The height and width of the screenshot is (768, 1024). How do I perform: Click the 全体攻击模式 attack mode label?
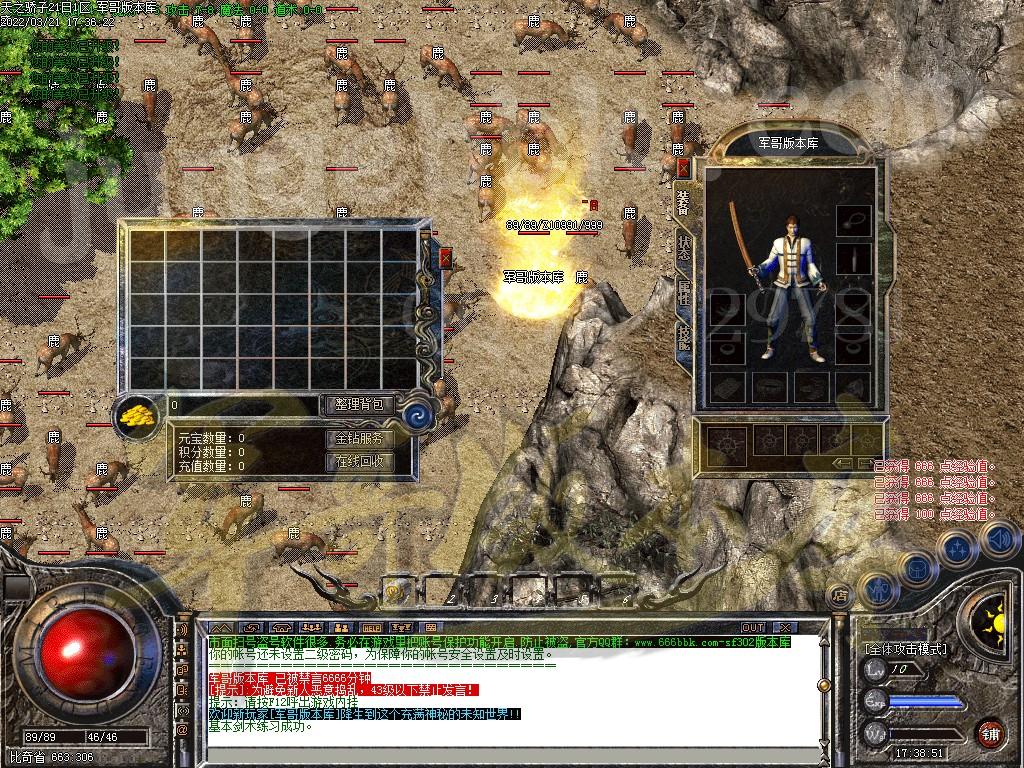[x=906, y=649]
